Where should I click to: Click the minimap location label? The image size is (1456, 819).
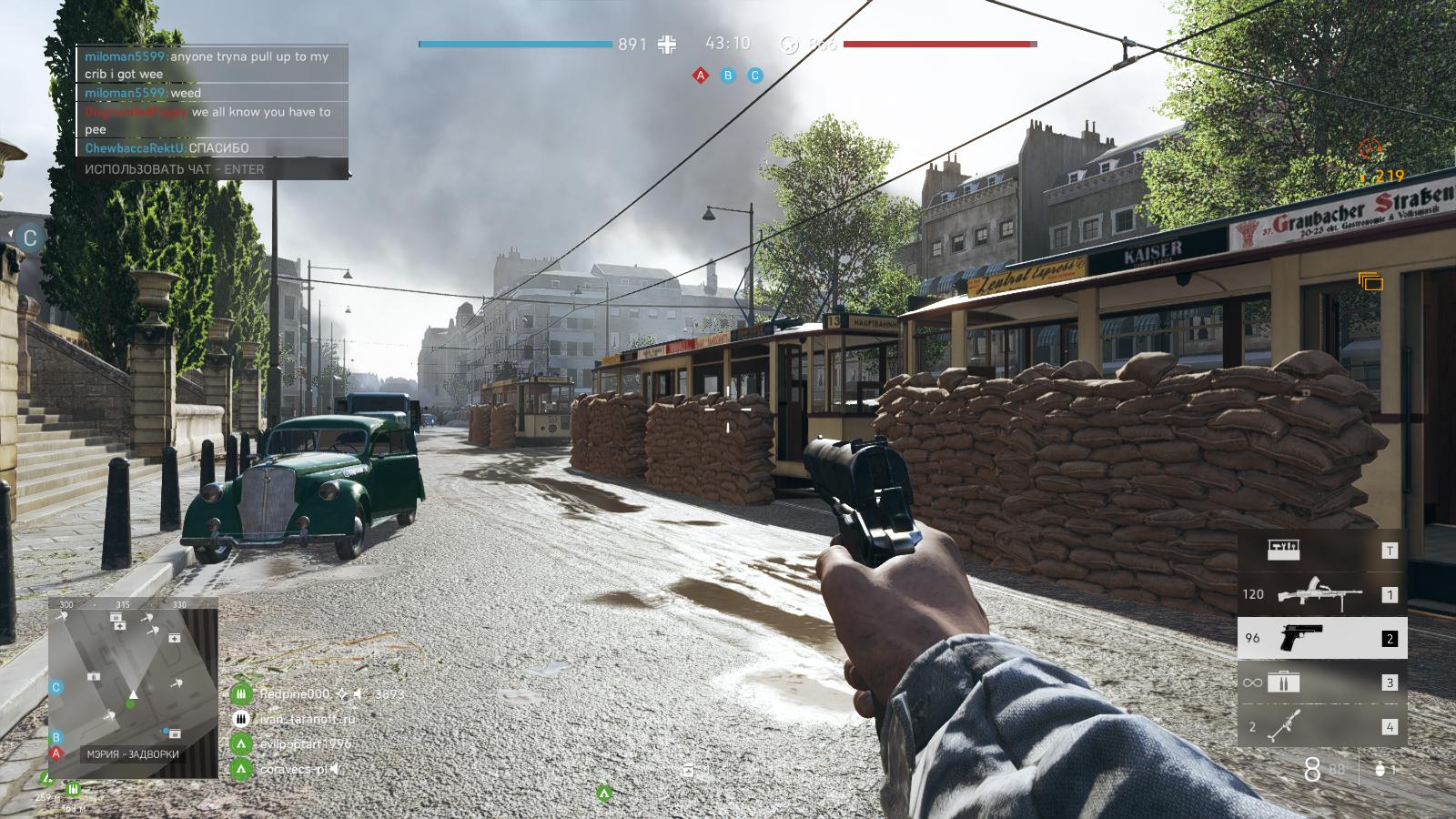[x=133, y=754]
